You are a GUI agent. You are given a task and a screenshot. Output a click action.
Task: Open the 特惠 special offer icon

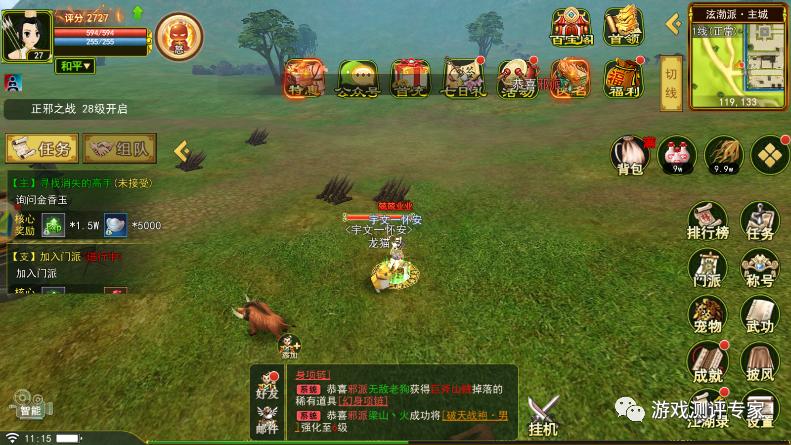303,78
